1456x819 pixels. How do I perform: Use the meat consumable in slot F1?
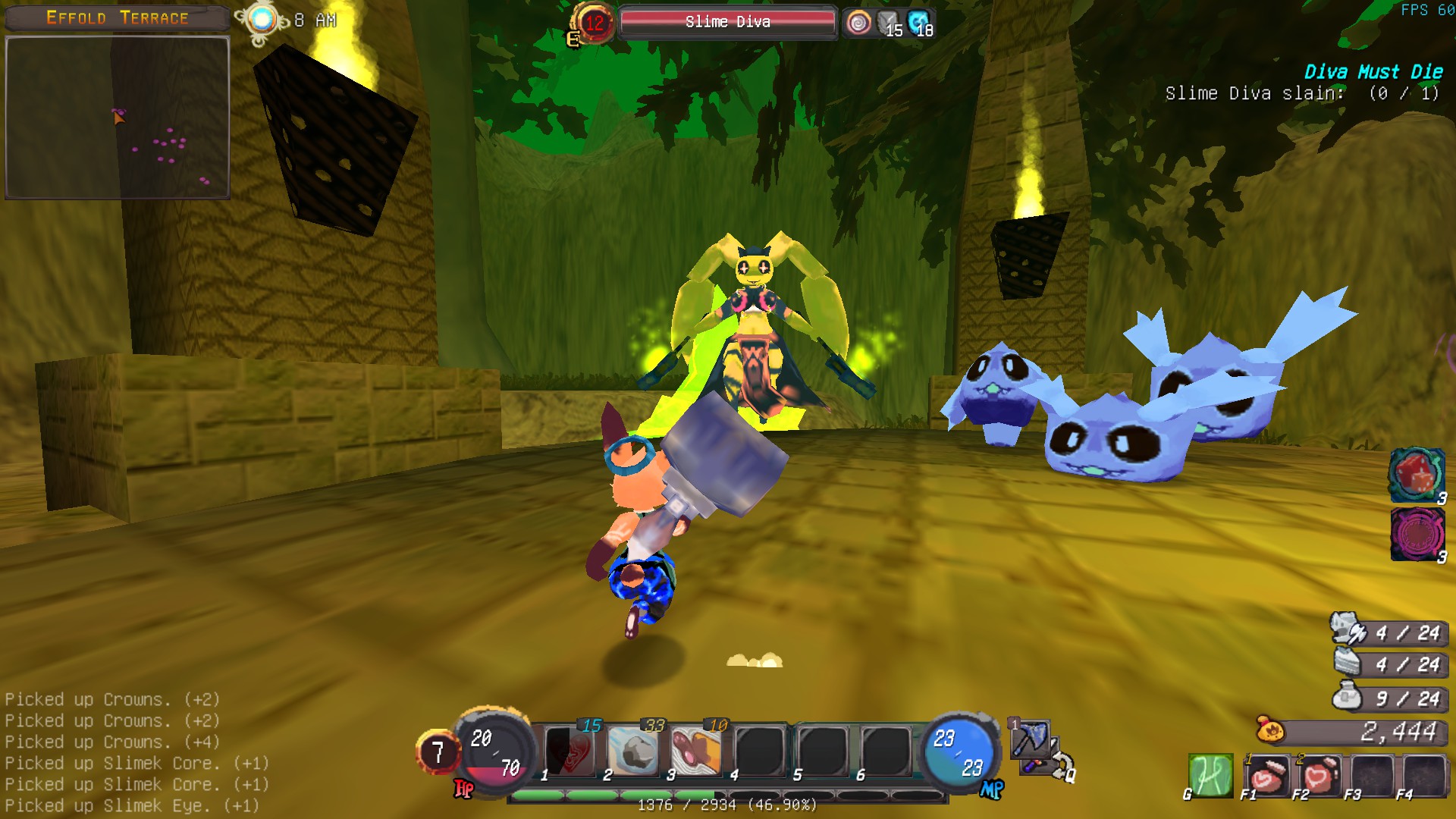click(x=1266, y=775)
